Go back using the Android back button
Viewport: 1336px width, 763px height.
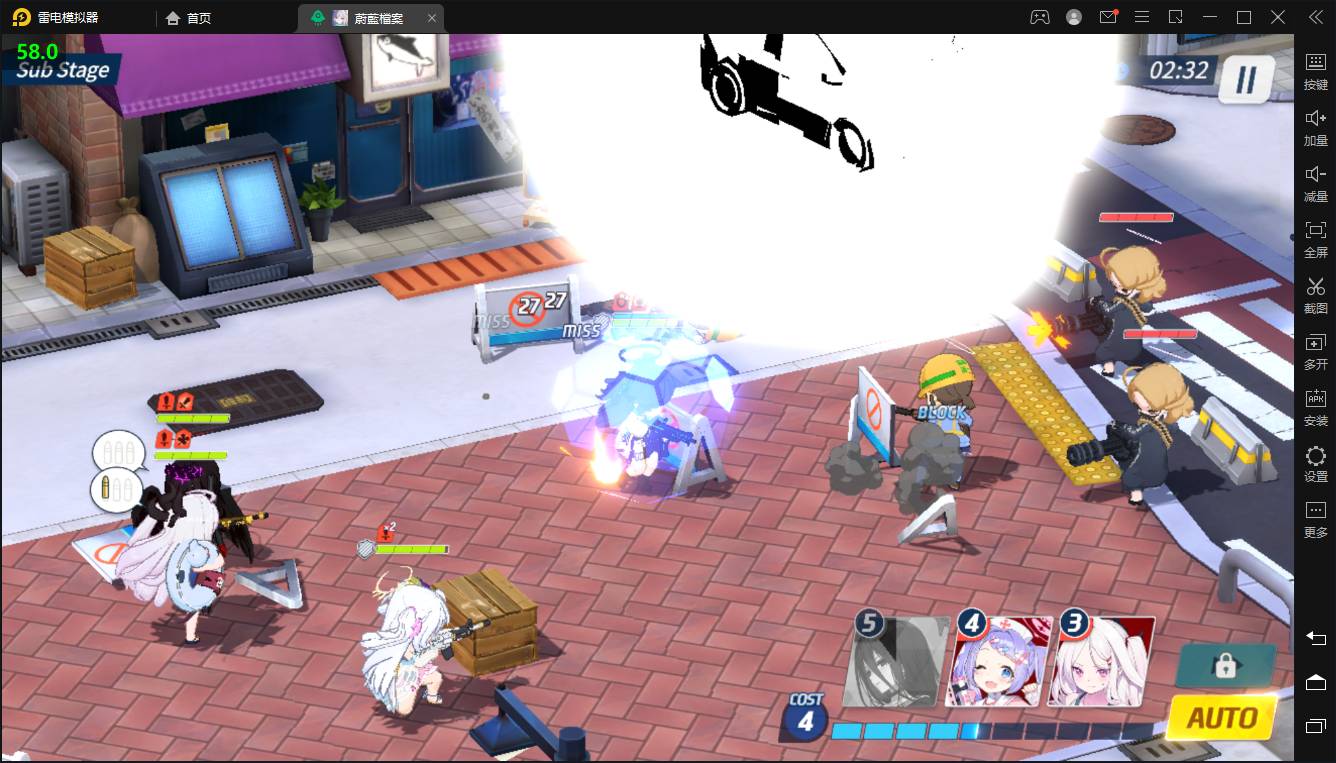point(1315,638)
